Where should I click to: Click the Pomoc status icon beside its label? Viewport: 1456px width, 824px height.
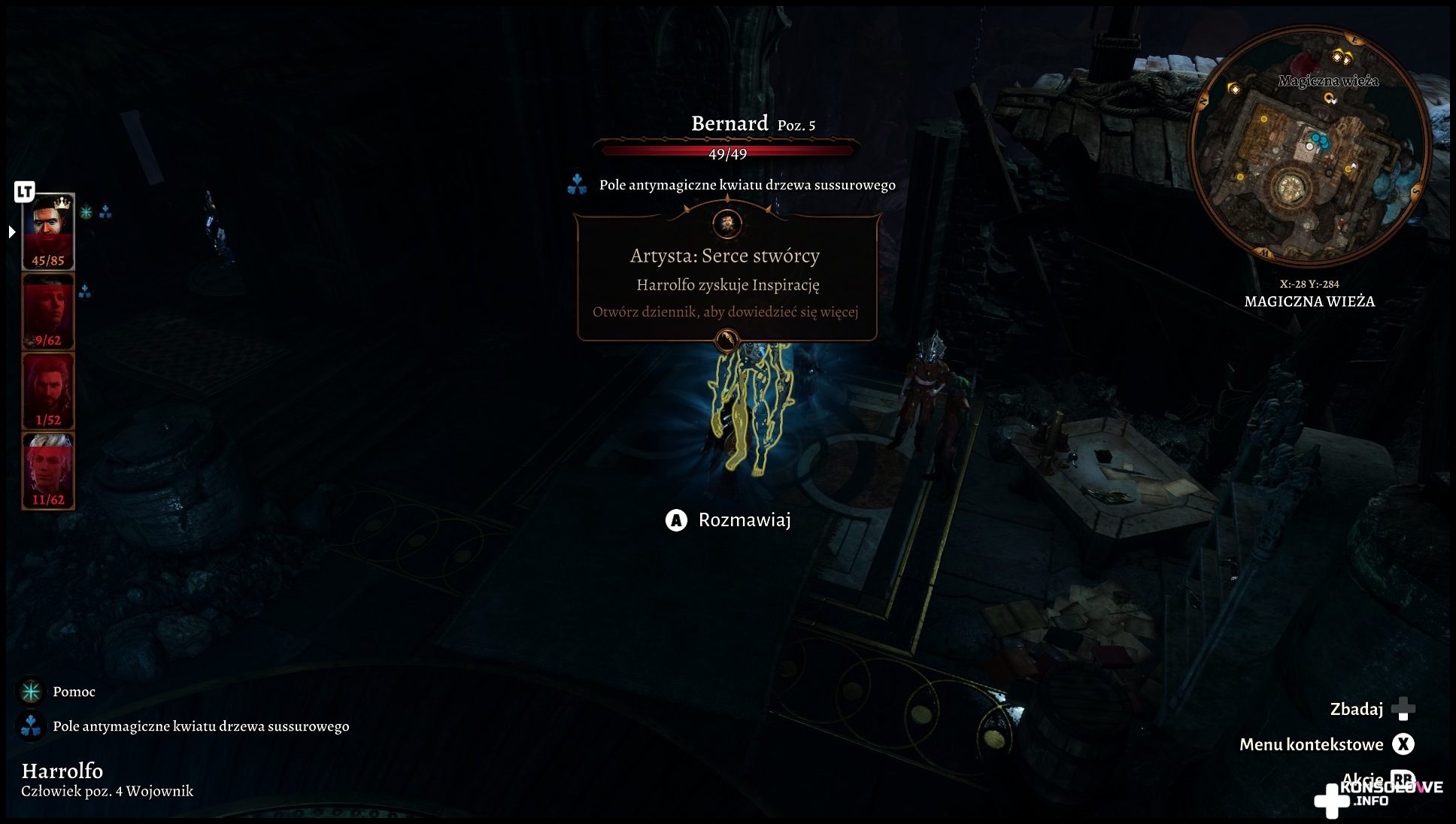click(31, 692)
